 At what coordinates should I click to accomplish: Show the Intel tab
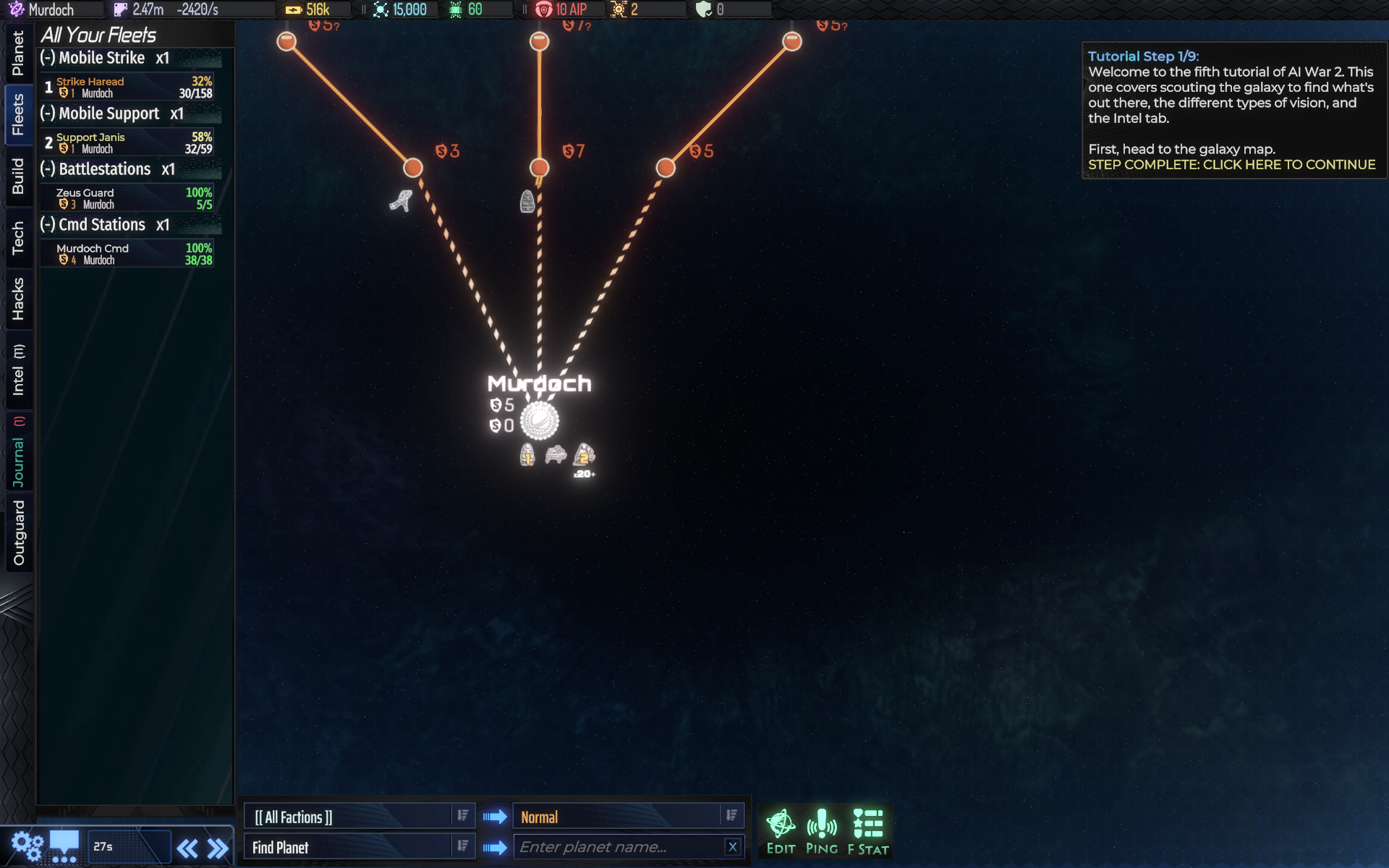[18, 370]
